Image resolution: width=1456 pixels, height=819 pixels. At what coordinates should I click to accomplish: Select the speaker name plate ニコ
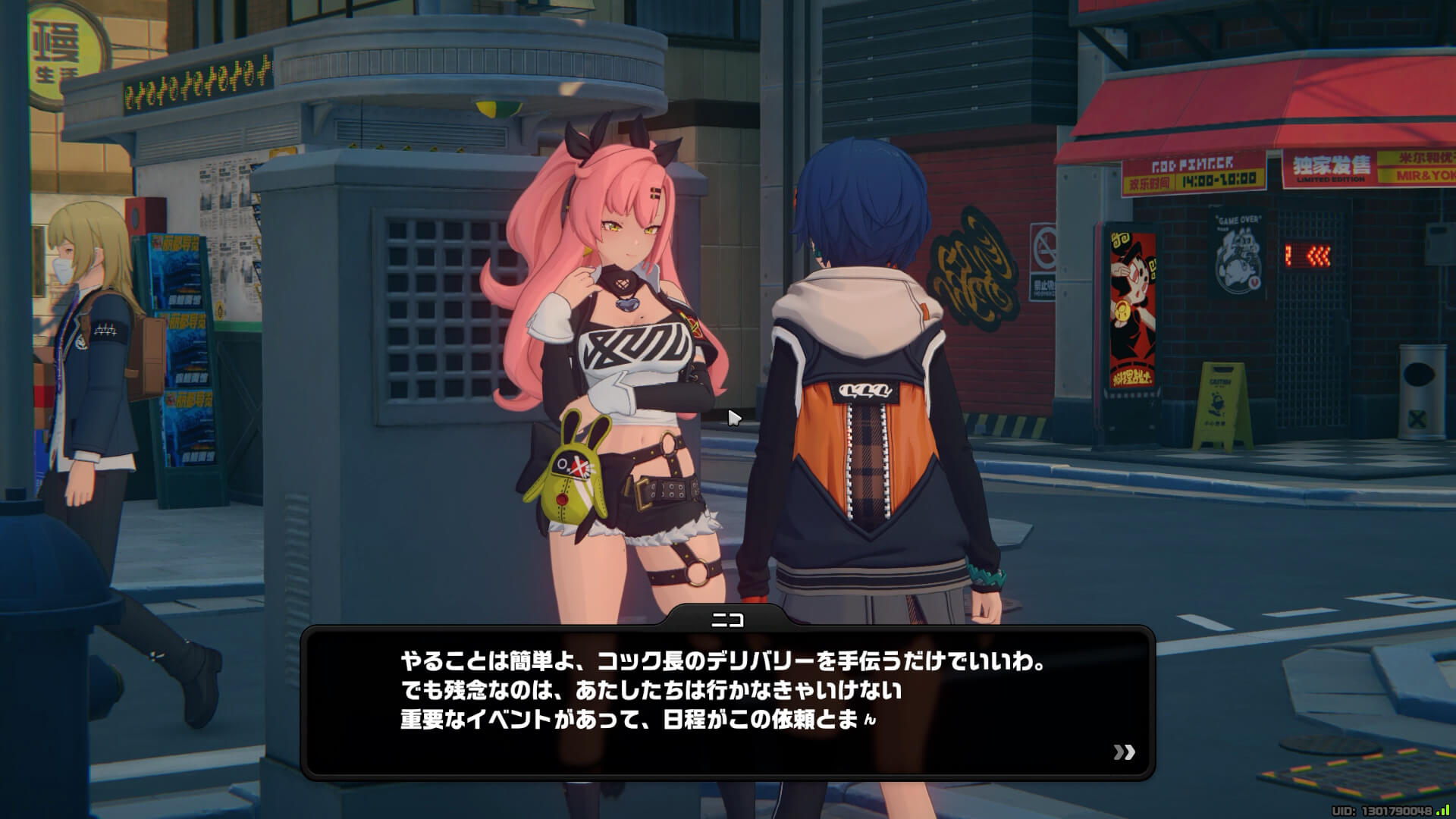click(730, 620)
